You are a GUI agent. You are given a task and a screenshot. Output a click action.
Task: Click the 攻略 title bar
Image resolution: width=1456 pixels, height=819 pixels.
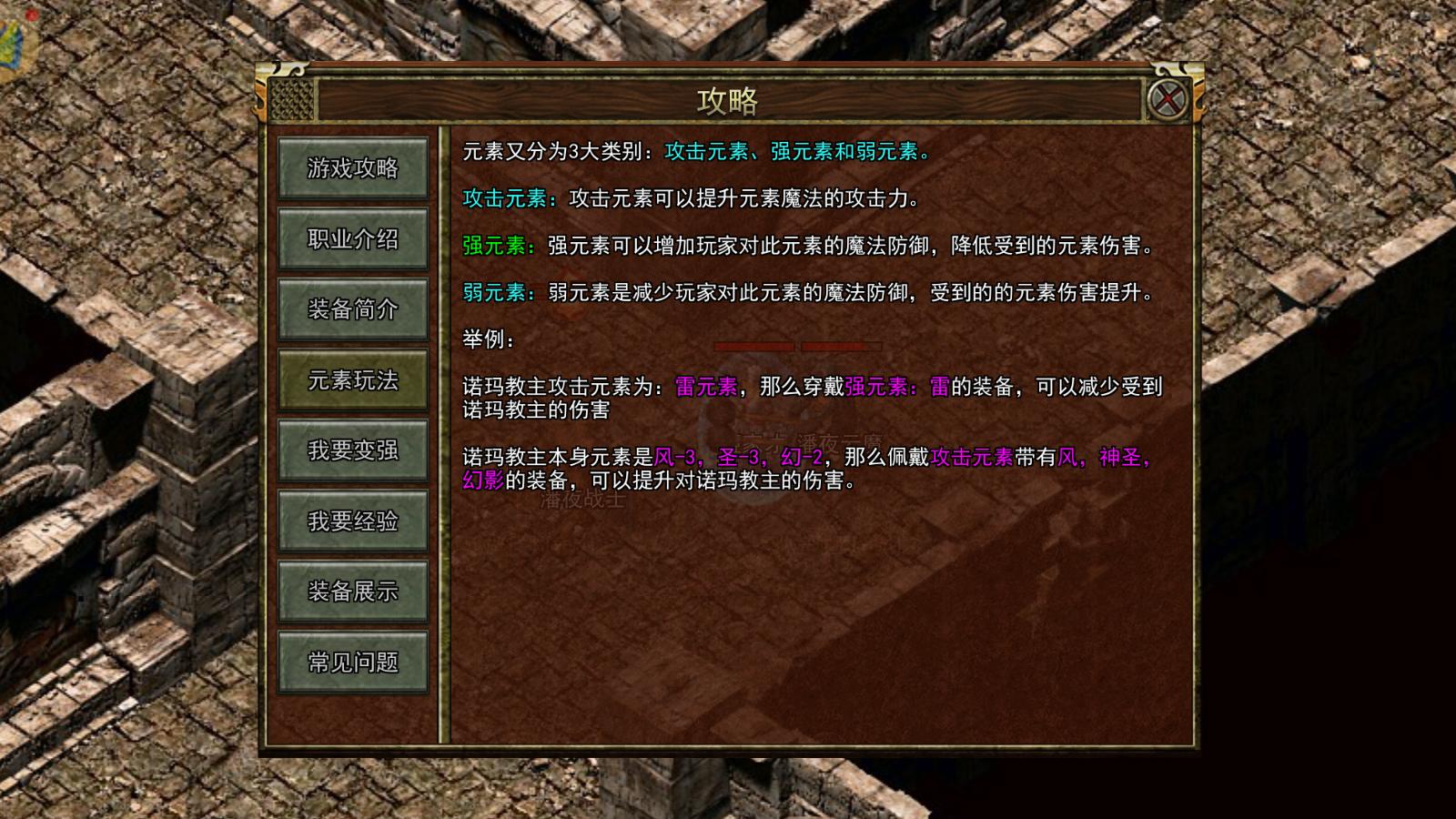click(728, 101)
